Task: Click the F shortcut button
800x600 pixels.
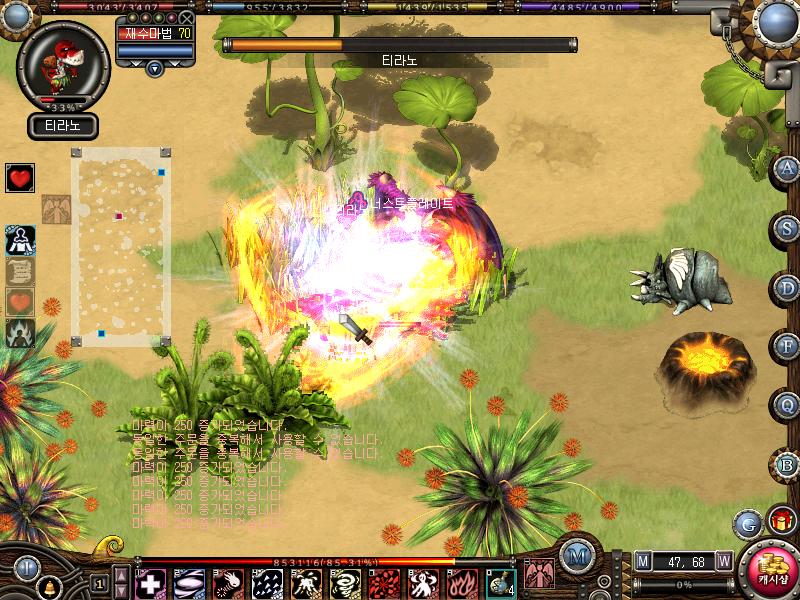Action: [788, 347]
